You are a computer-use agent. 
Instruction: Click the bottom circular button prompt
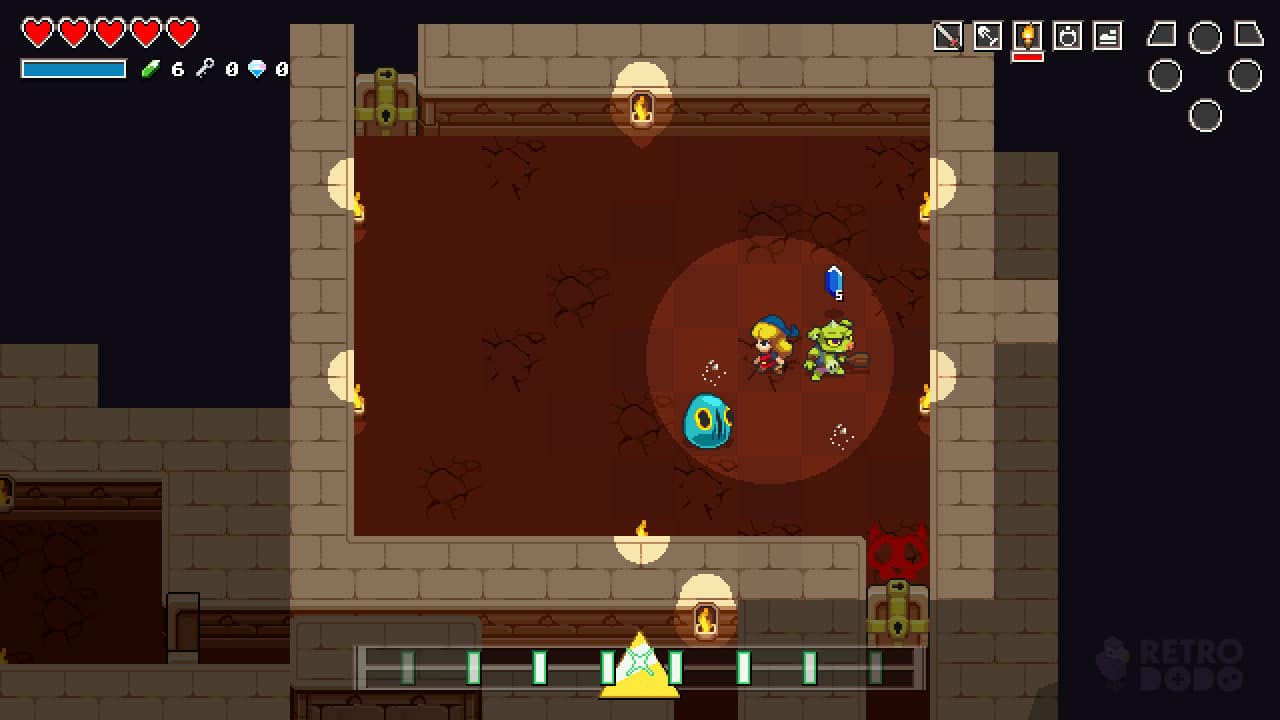tap(1205, 116)
